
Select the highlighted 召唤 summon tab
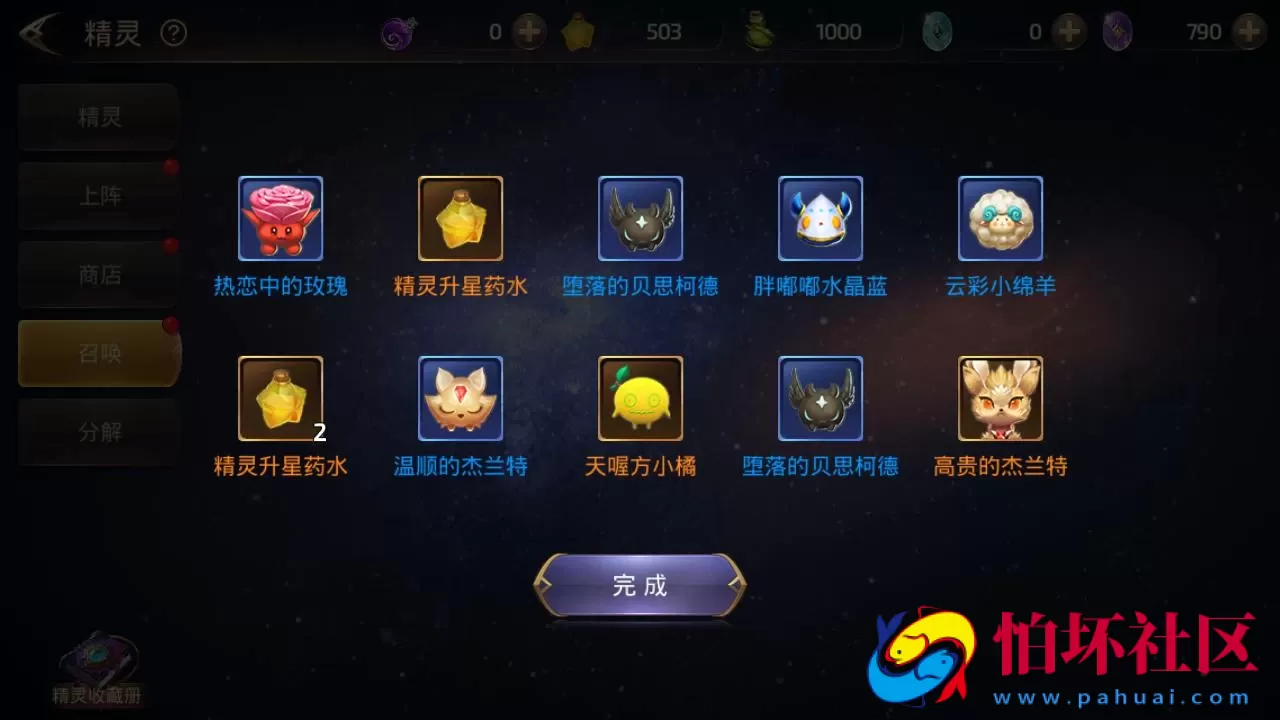point(97,353)
